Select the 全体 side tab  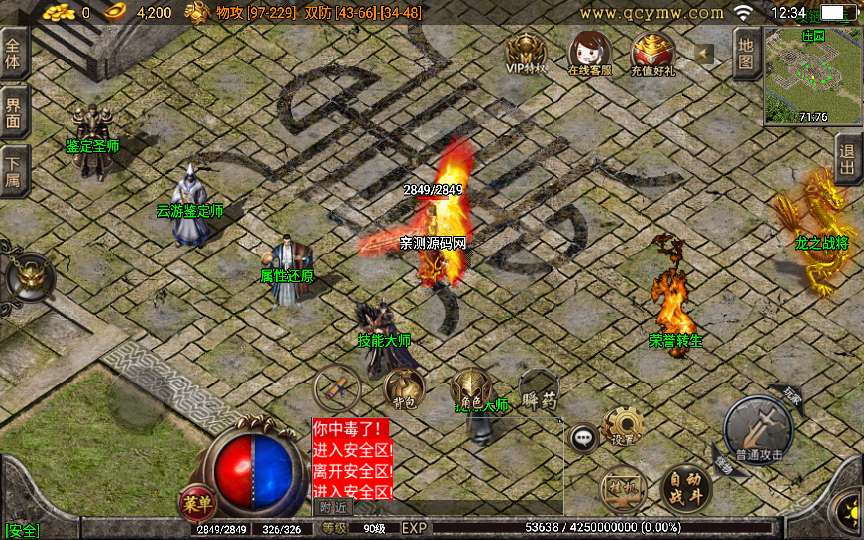point(13,54)
